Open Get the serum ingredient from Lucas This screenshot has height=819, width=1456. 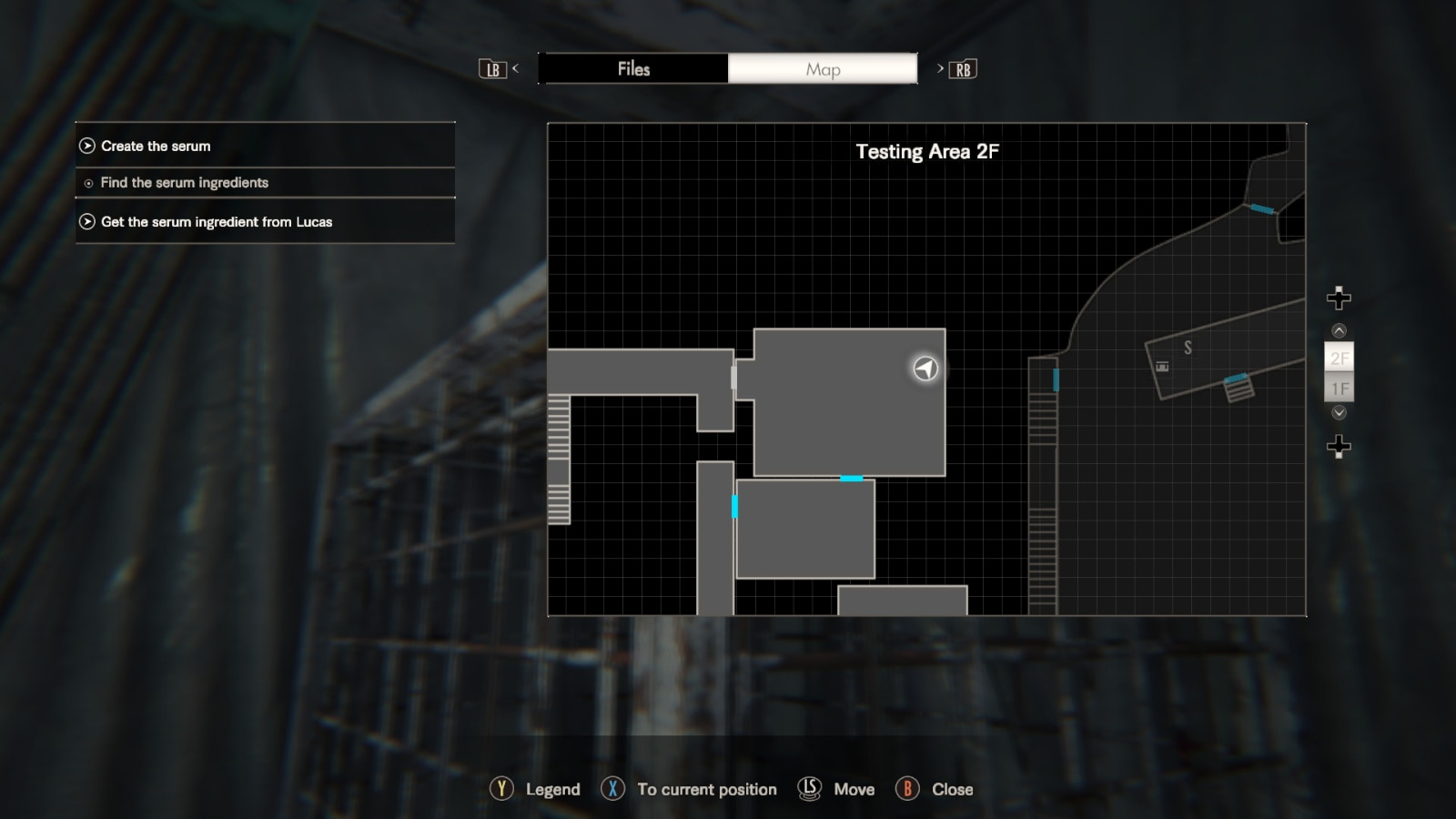[265, 222]
